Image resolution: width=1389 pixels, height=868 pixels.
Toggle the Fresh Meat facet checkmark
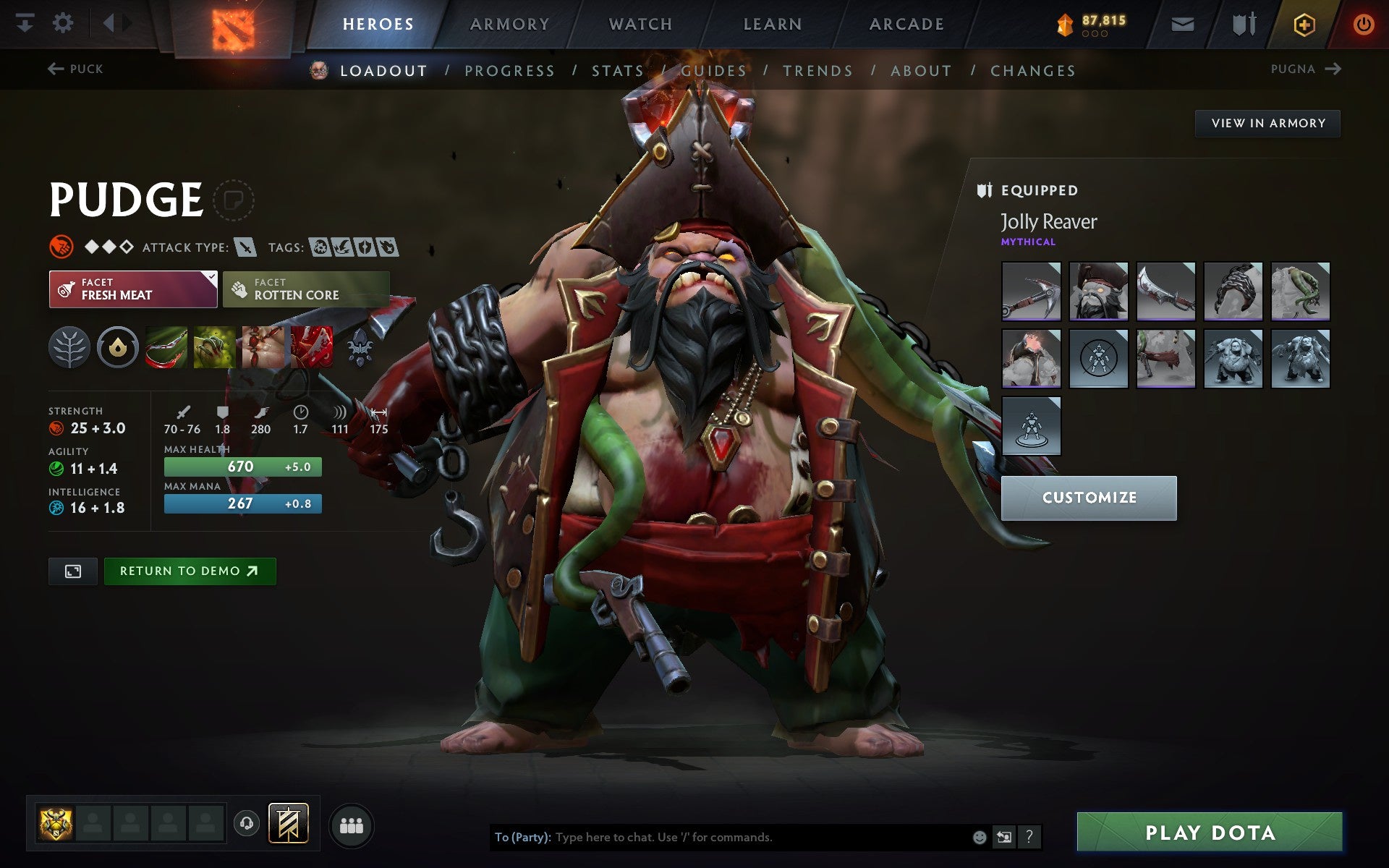211,276
